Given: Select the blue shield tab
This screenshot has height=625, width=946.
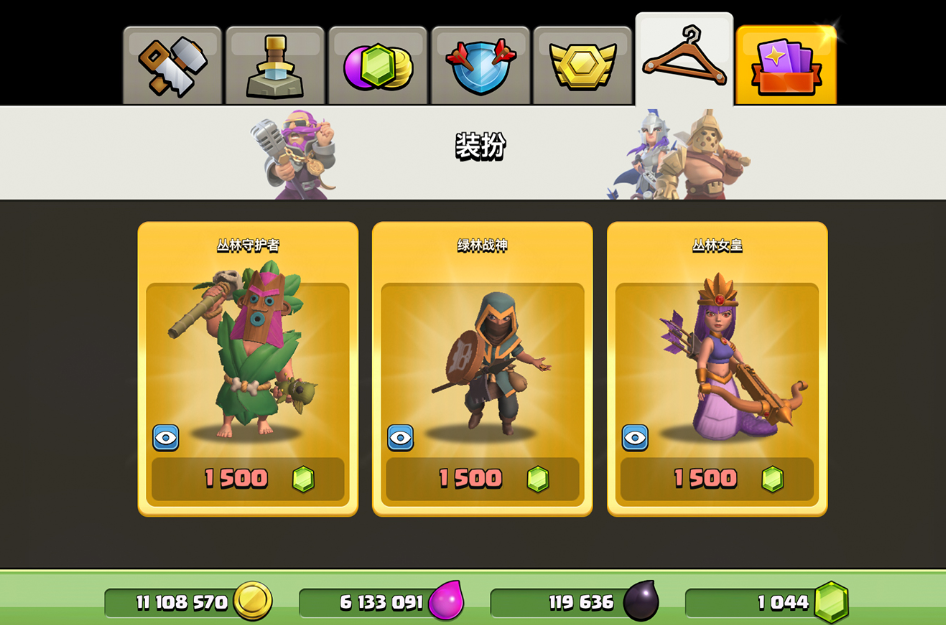Looking at the screenshot, I should point(480,66).
